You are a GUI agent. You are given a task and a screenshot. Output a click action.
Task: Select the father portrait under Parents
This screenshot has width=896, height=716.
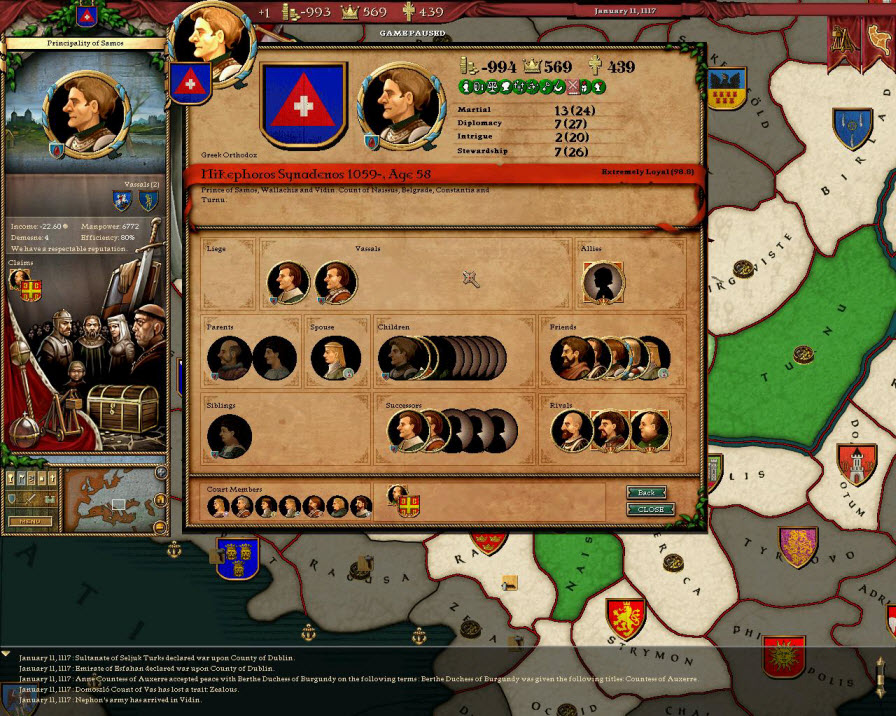pos(228,358)
